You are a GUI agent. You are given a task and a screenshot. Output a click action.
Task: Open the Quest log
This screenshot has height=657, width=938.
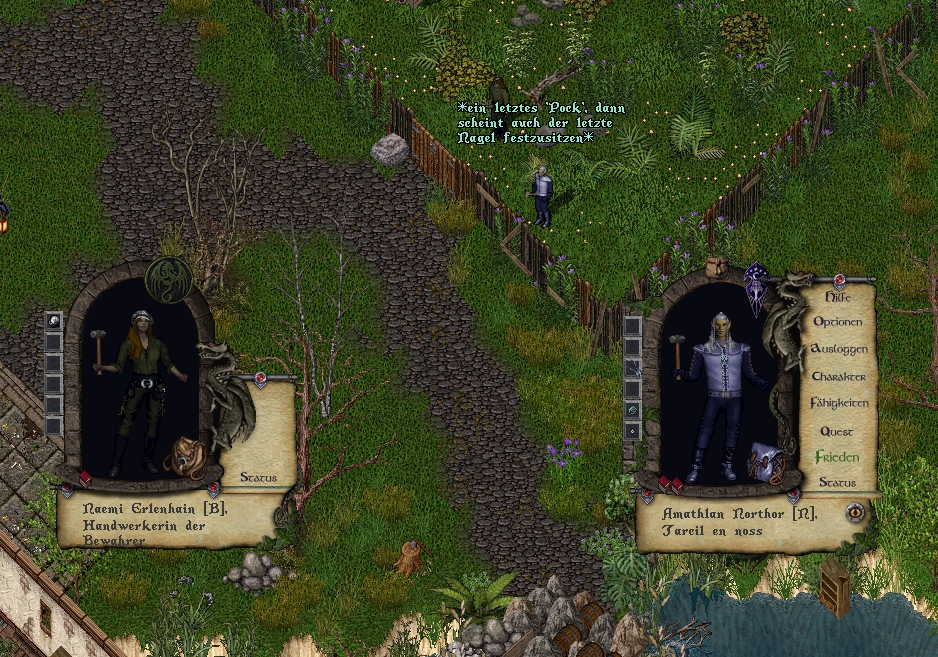coord(837,431)
